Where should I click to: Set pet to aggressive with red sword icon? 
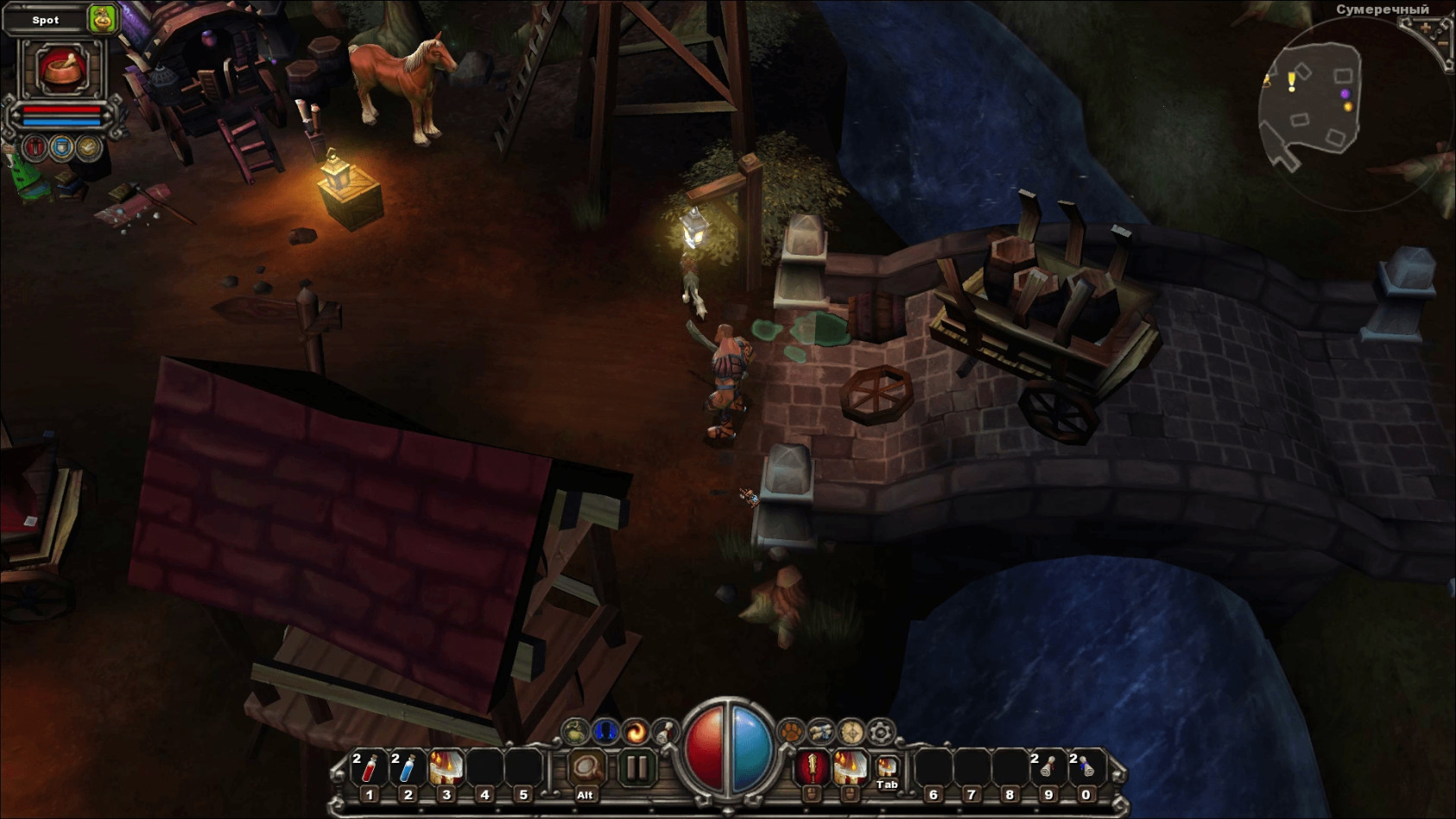point(35,148)
